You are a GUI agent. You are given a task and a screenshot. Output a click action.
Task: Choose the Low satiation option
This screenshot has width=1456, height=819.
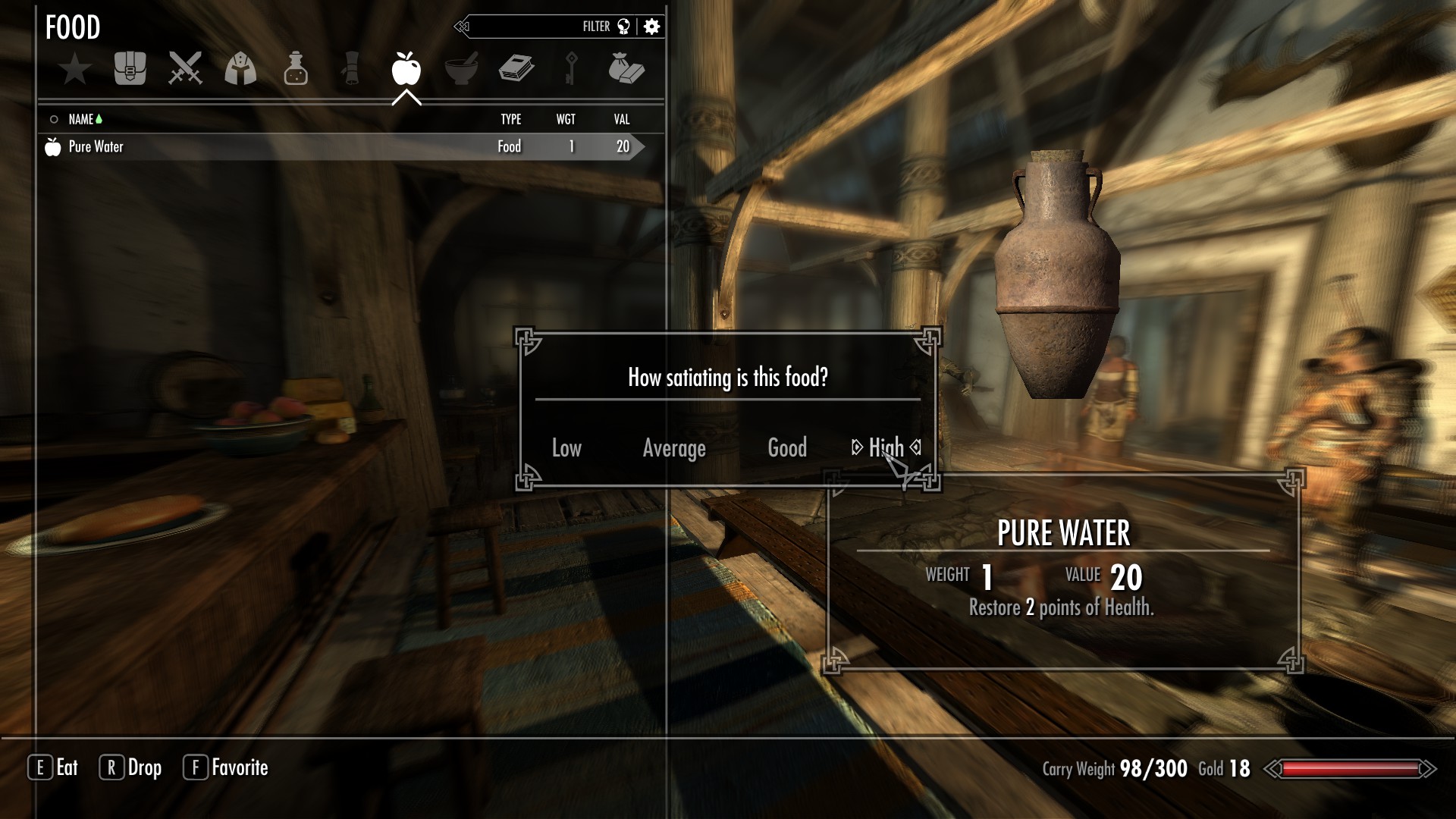pyautogui.click(x=566, y=448)
